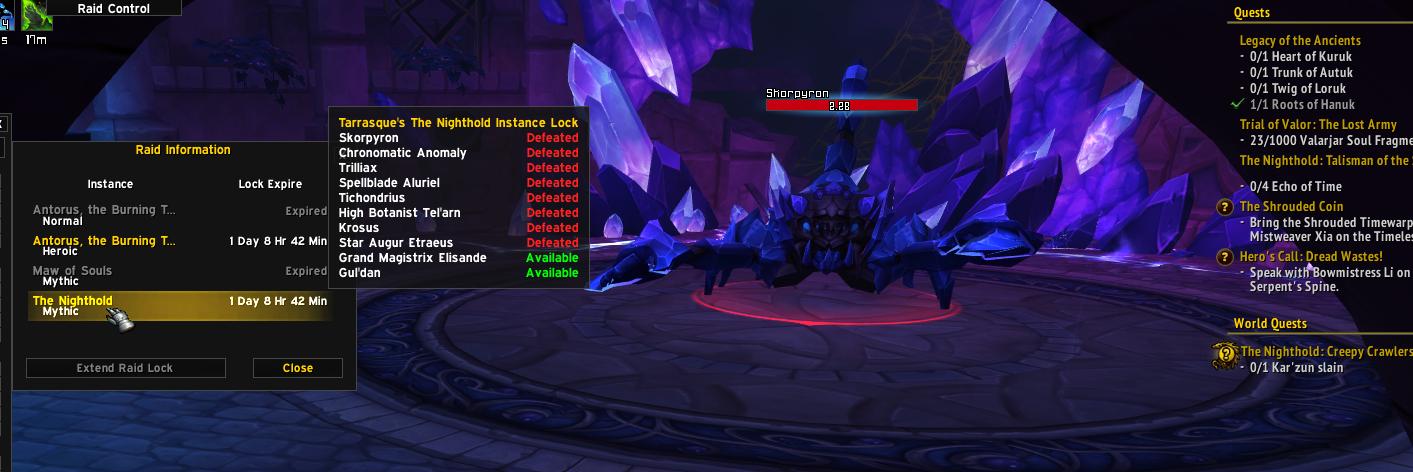Select the Creepy Crawlers world quest
The height and width of the screenshot is (472, 1413).
coord(1326,352)
